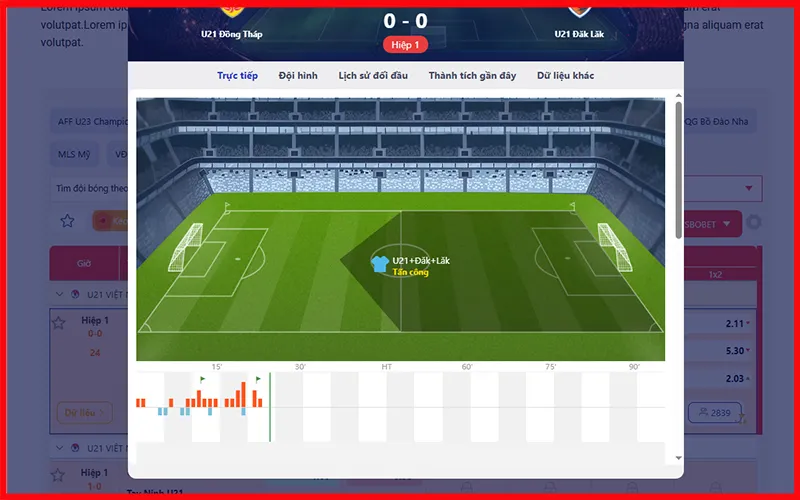This screenshot has height=500, width=800.
Task: Focus the Tìm đội bóng search field
Action: point(90,188)
